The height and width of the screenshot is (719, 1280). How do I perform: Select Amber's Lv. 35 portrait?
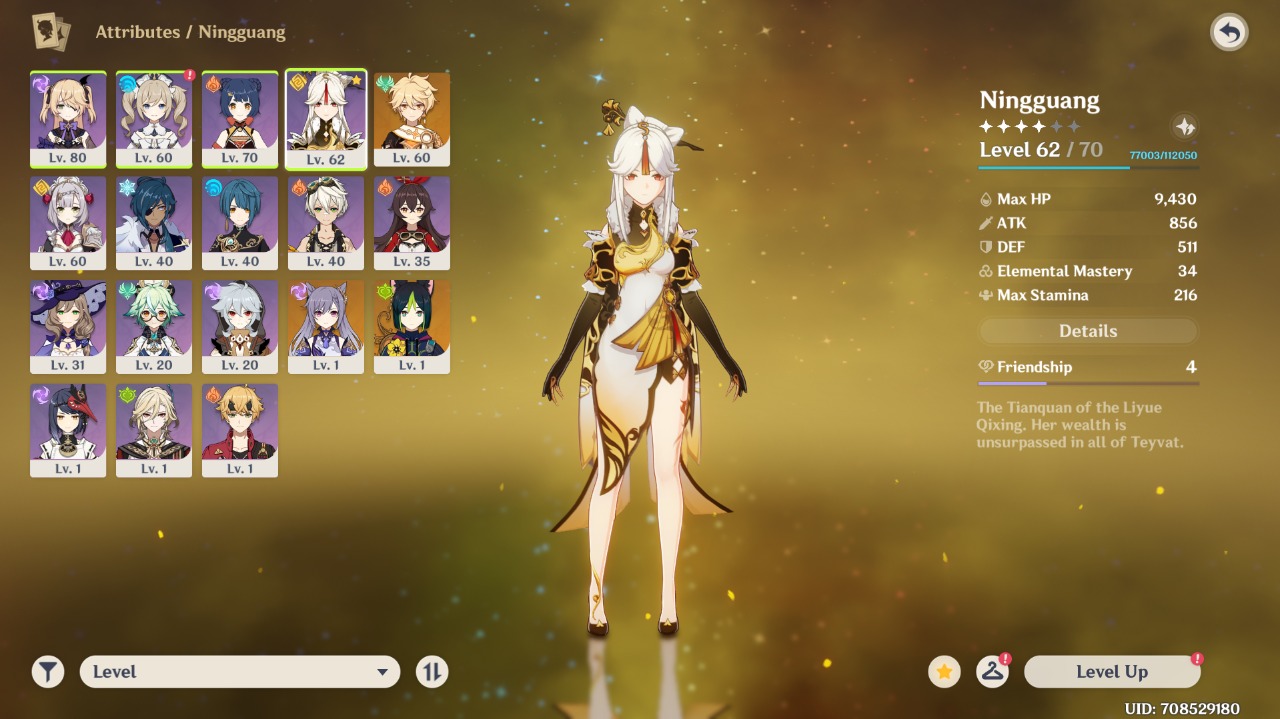[412, 222]
